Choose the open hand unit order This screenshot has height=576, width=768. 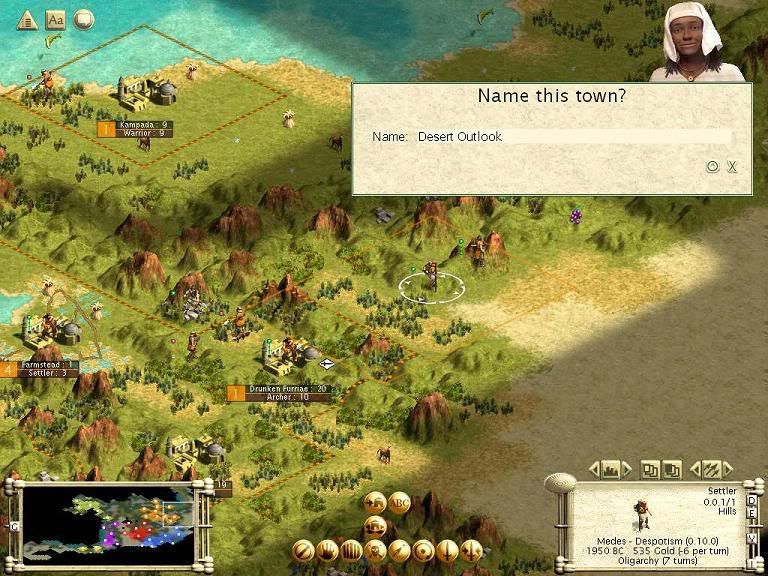click(327, 550)
